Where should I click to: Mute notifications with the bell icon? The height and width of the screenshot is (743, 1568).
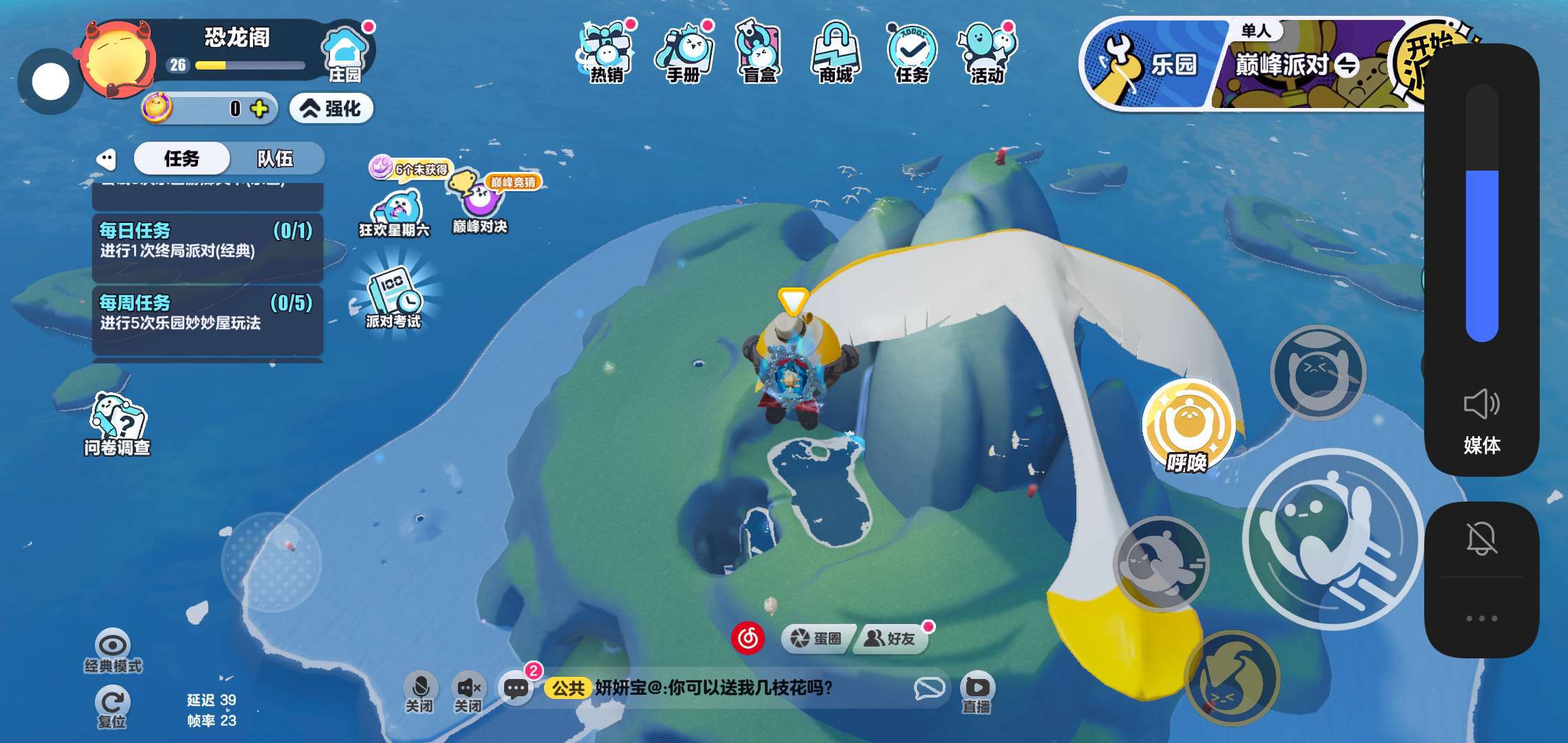coord(1481,538)
